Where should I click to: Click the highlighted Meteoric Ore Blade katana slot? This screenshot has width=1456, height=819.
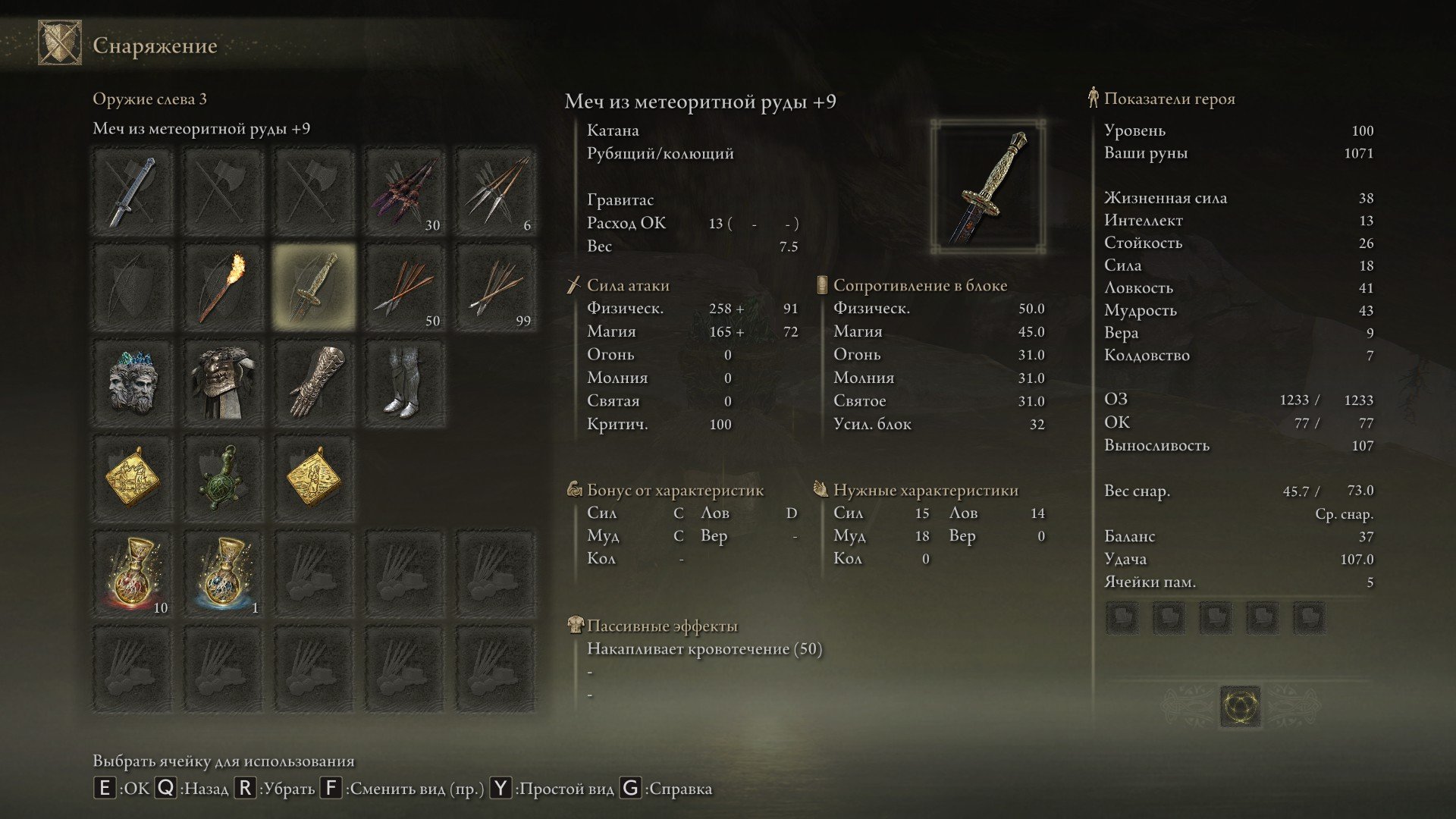click(314, 287)
